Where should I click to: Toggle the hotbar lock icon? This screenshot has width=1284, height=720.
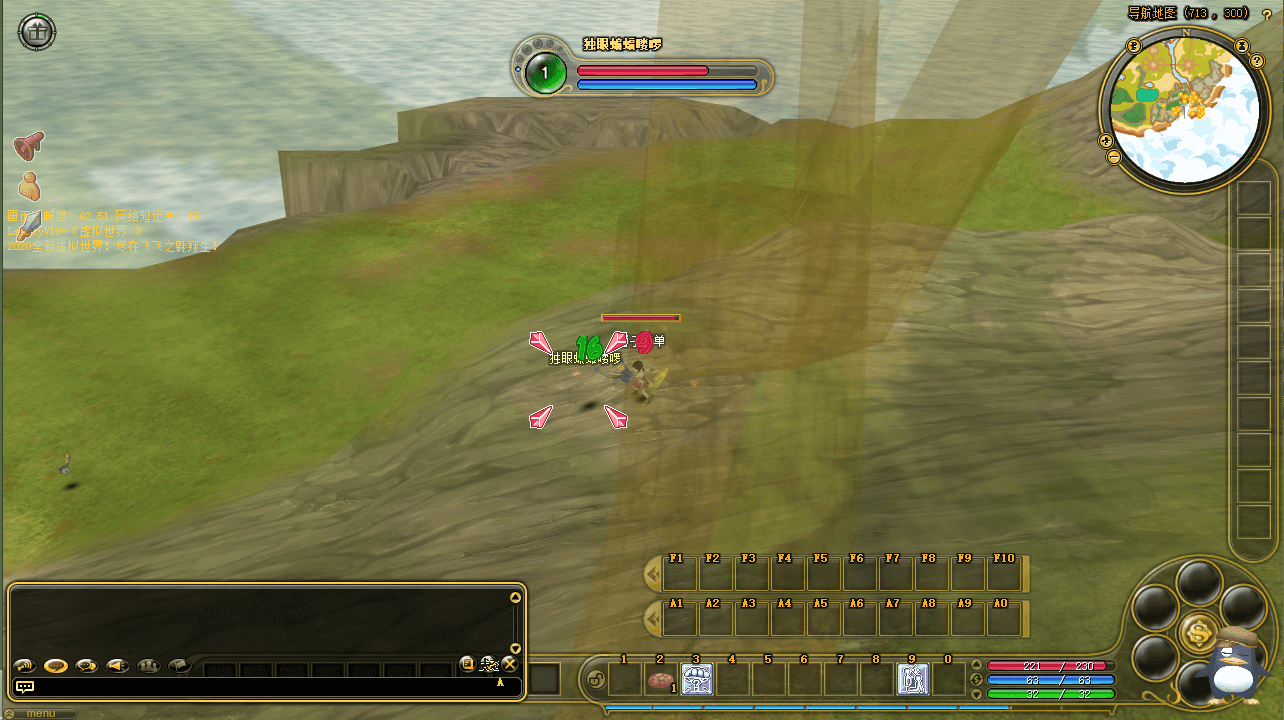(592, 681)
